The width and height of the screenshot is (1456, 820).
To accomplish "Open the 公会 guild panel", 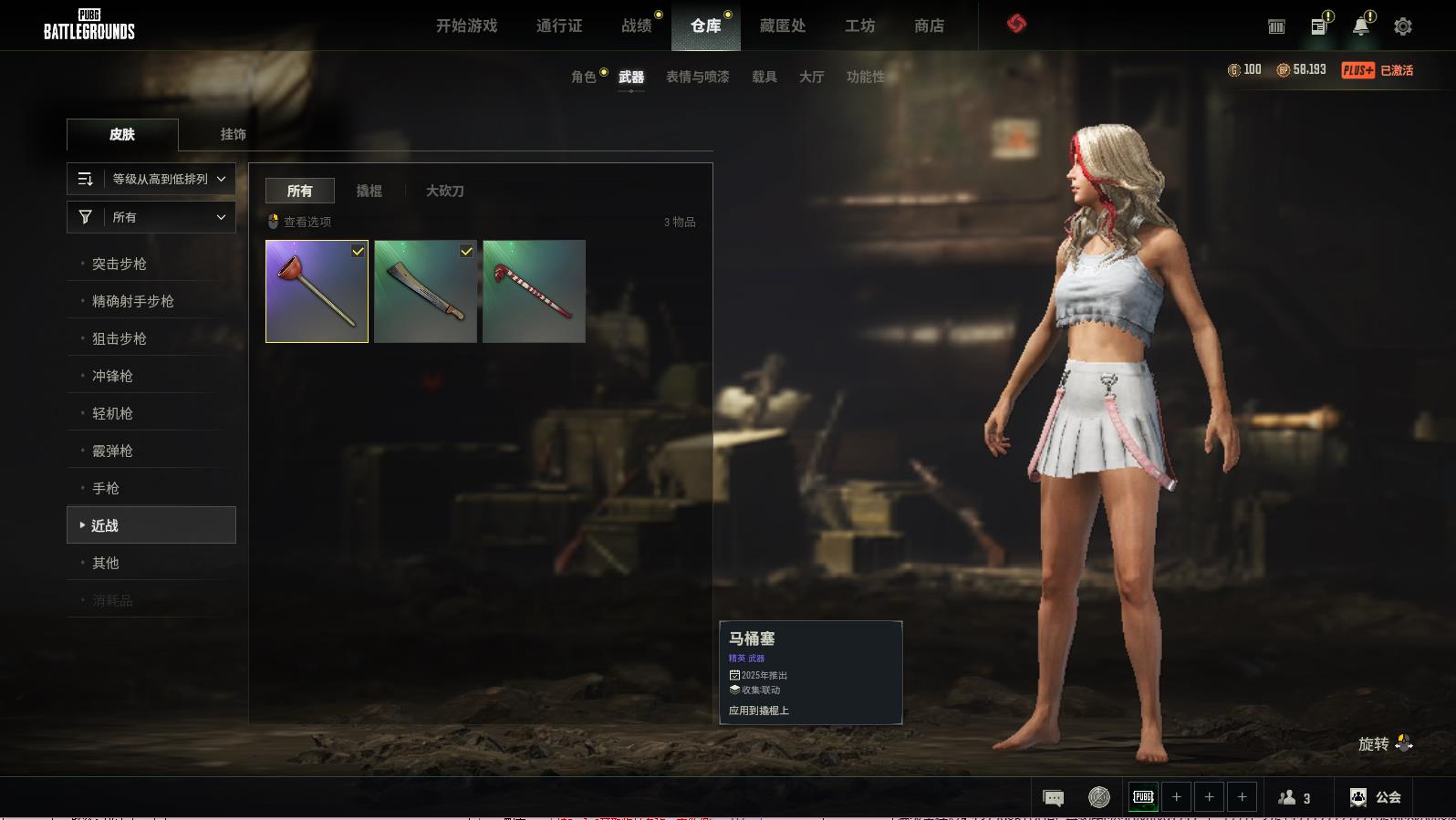I will pyautogui.click(x=1376, y=797).
